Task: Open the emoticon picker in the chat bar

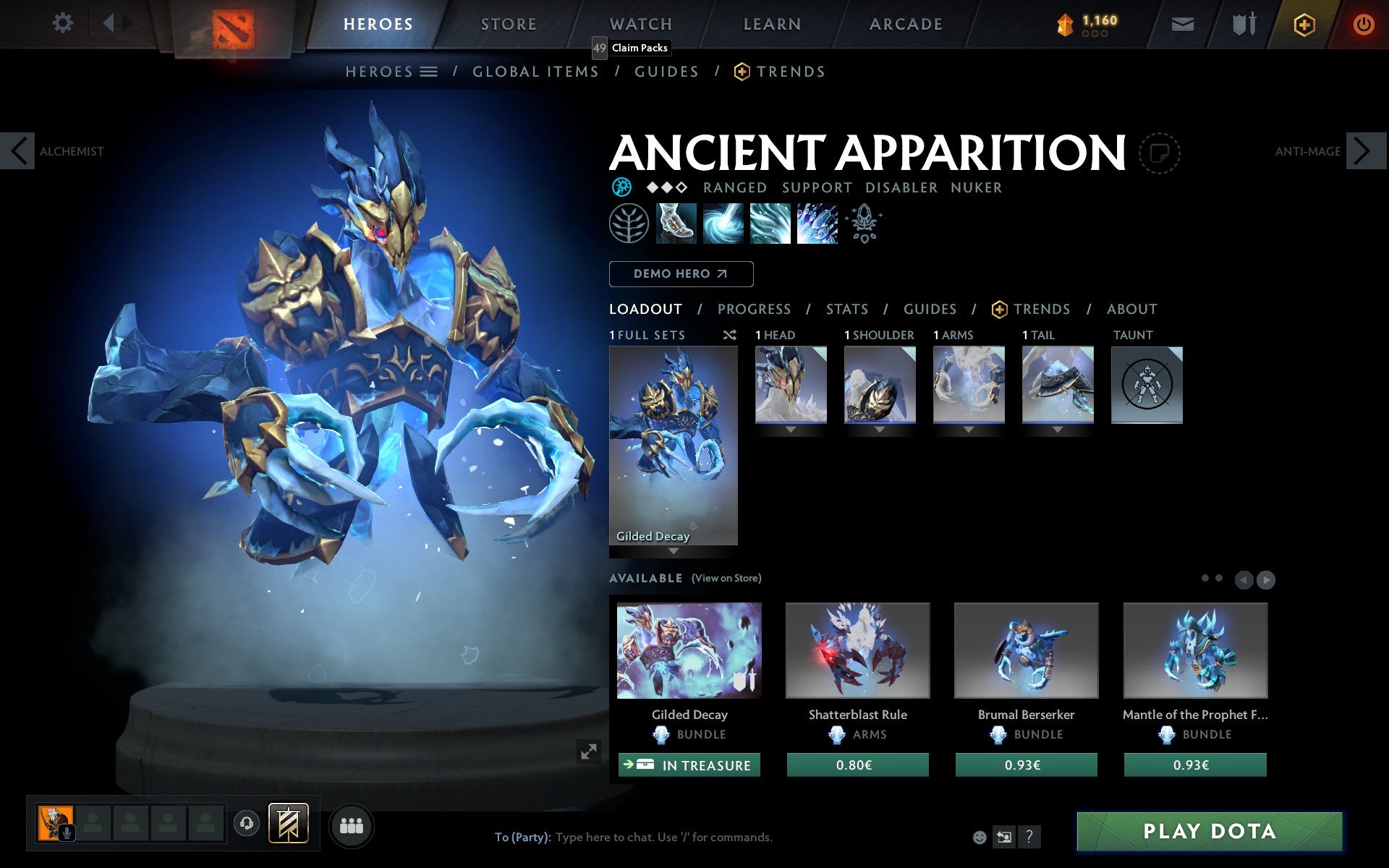Action: [981, 838]
